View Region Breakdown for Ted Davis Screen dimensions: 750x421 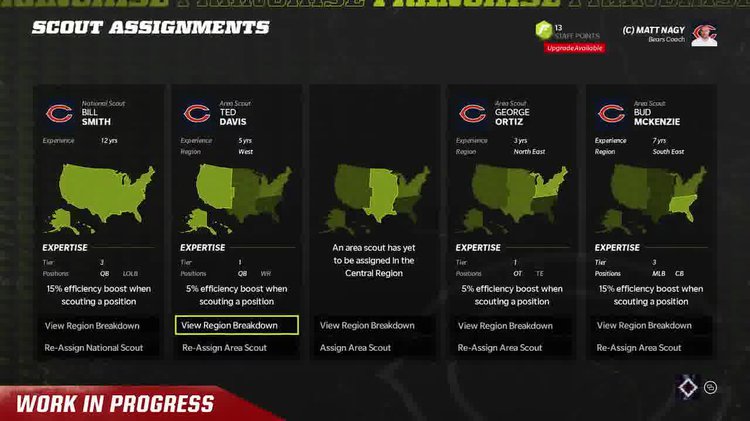[x=236, y=325]
